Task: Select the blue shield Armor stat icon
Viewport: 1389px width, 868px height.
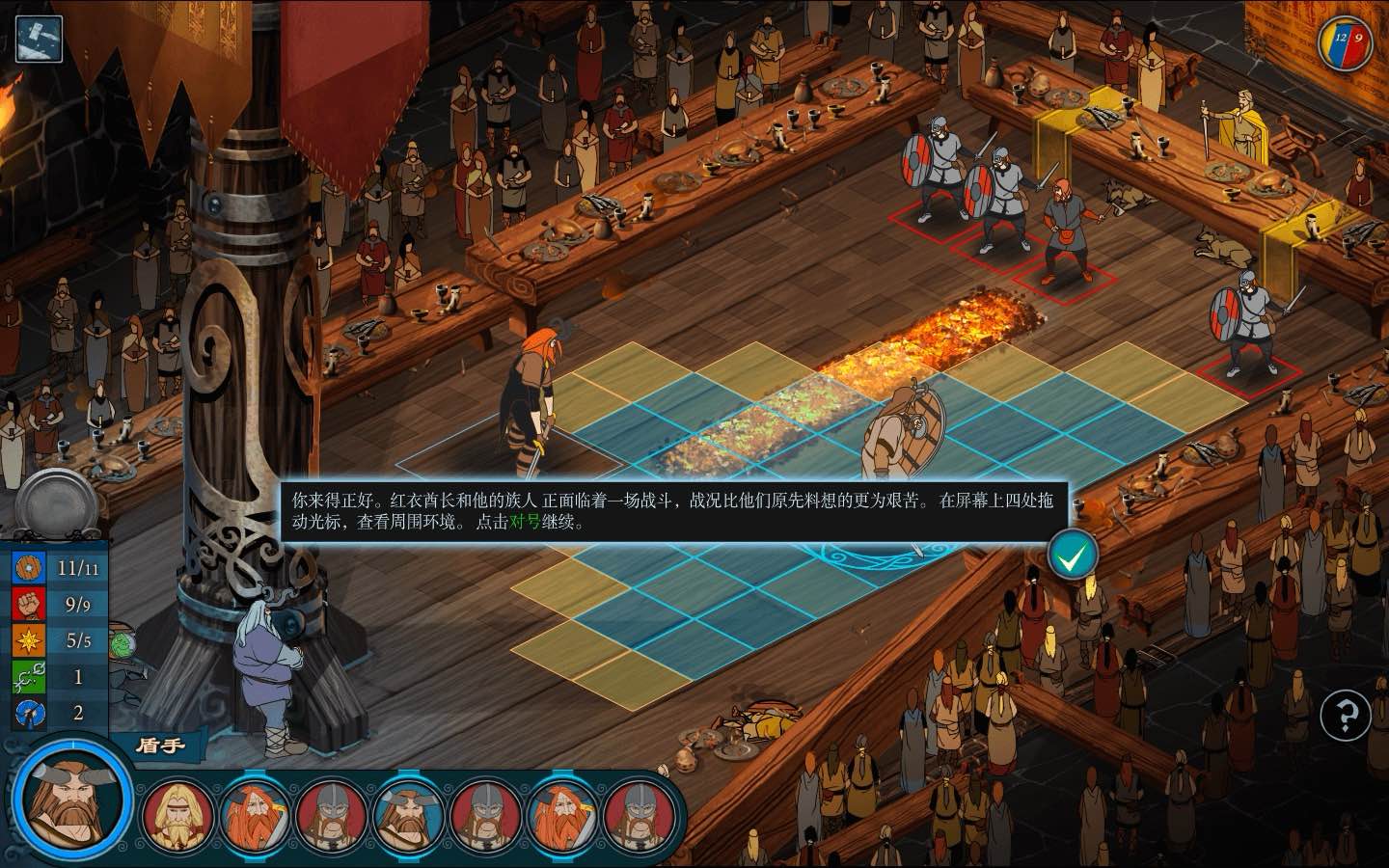Action: 29,568
